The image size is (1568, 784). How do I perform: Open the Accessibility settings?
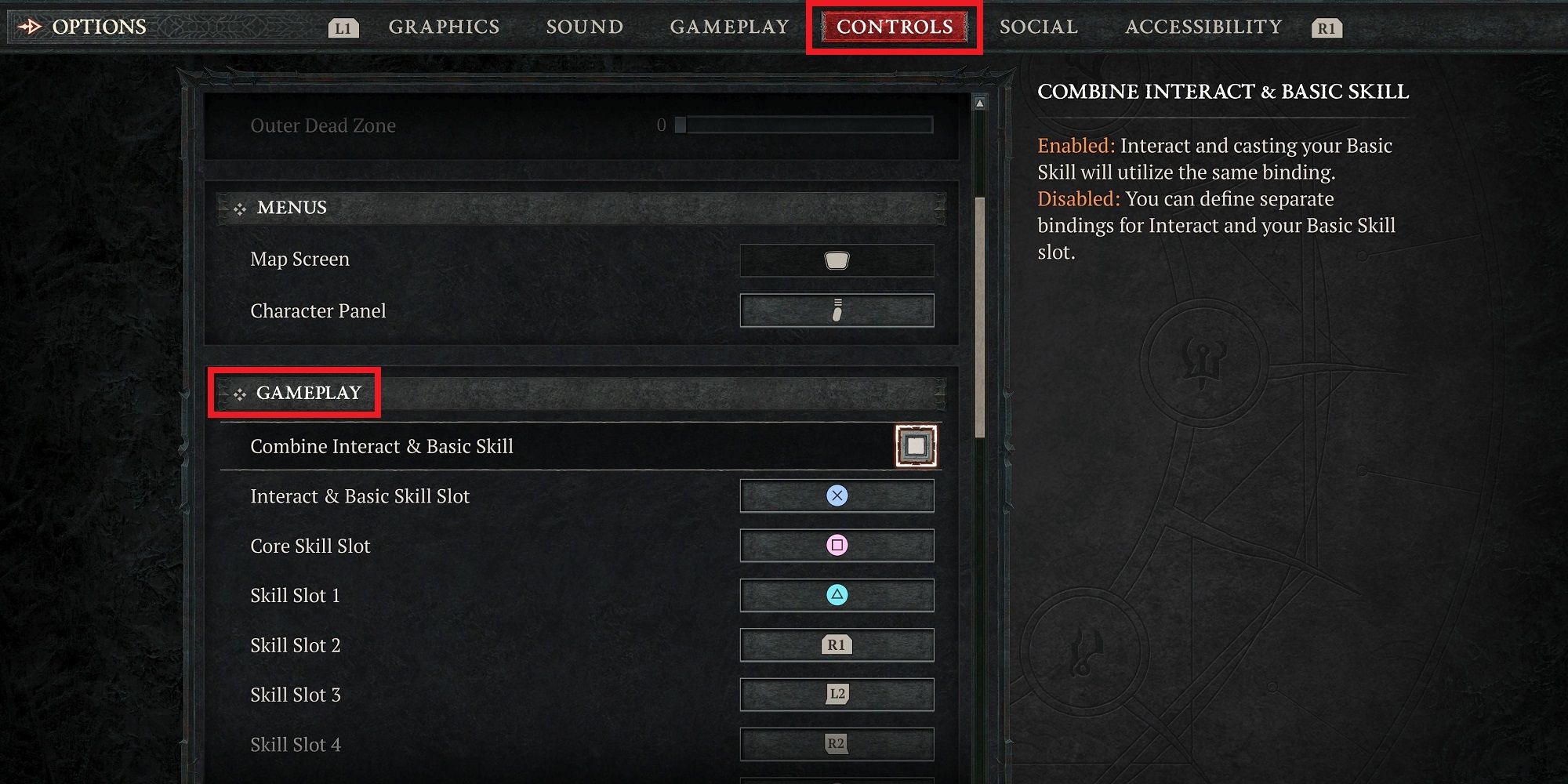[1202, 27]
